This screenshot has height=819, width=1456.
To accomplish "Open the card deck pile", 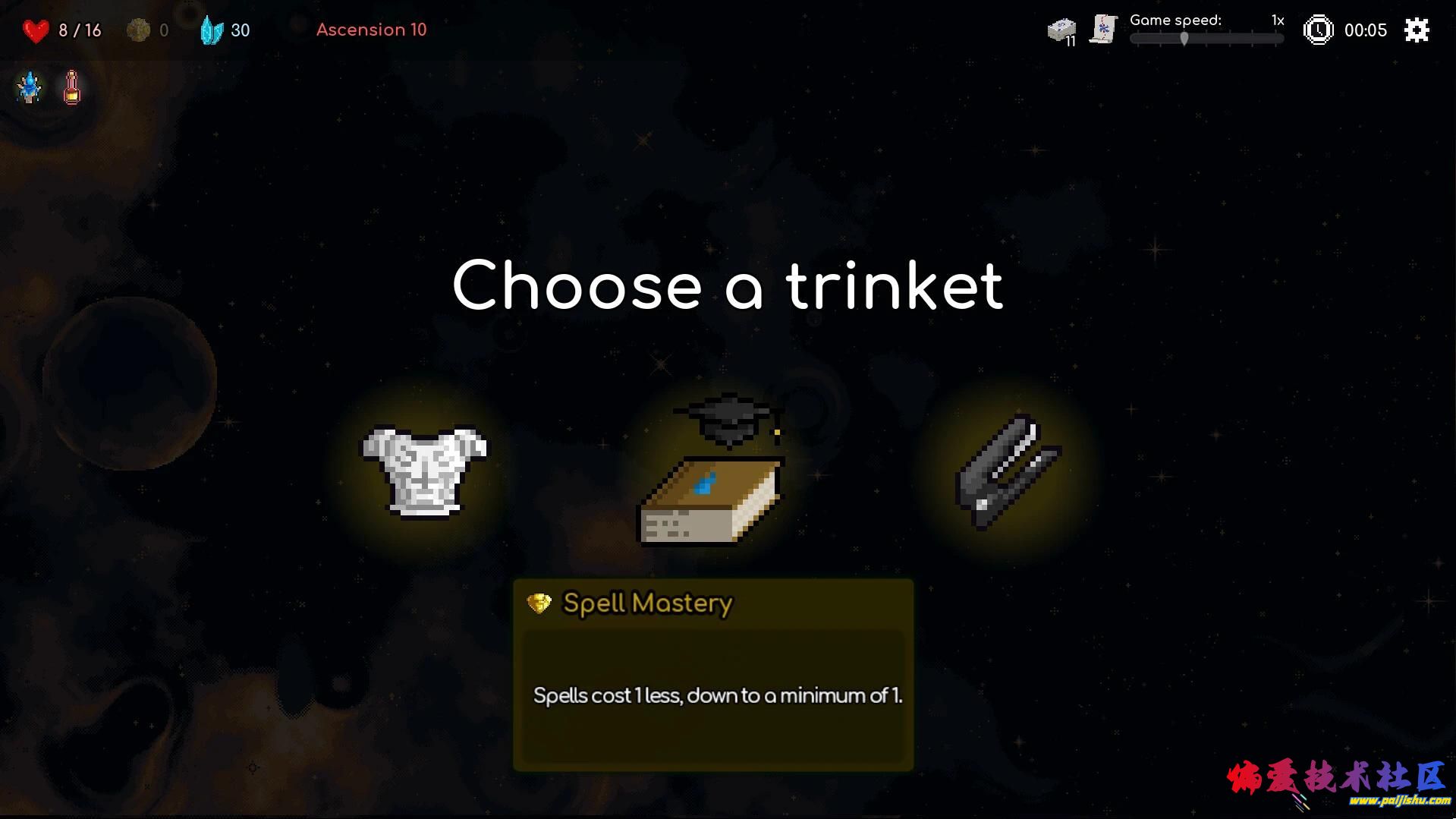I will point(1061,31).
